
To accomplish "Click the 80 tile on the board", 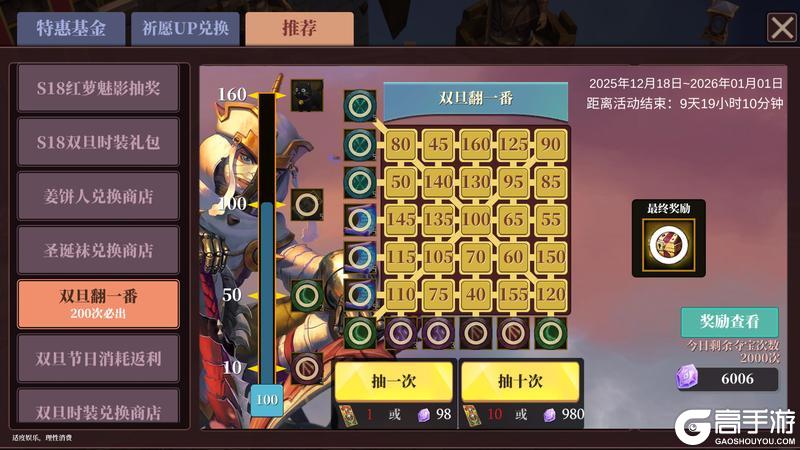I will [401, 144].
